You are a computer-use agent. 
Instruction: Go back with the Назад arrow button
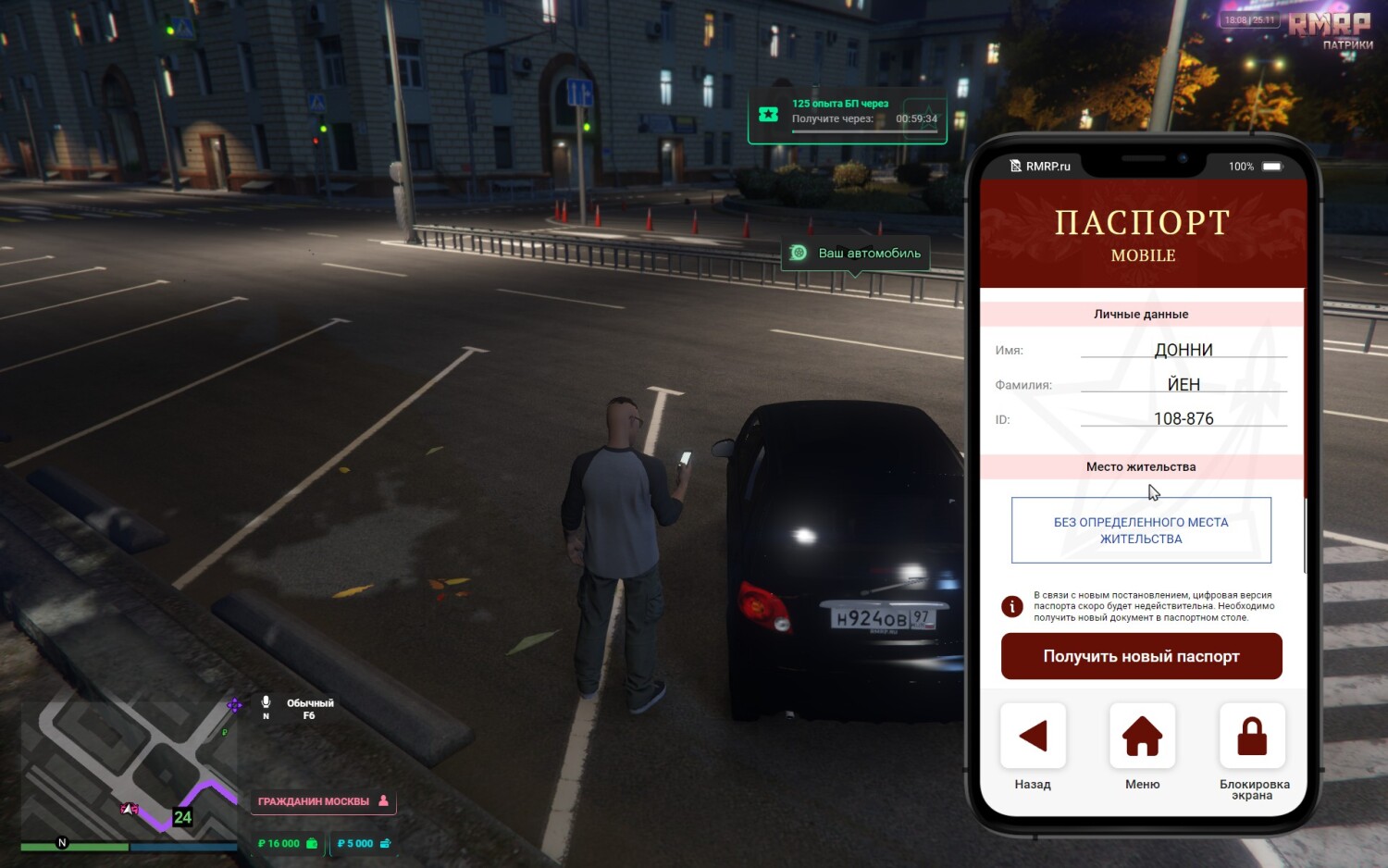click(1033, 737)
